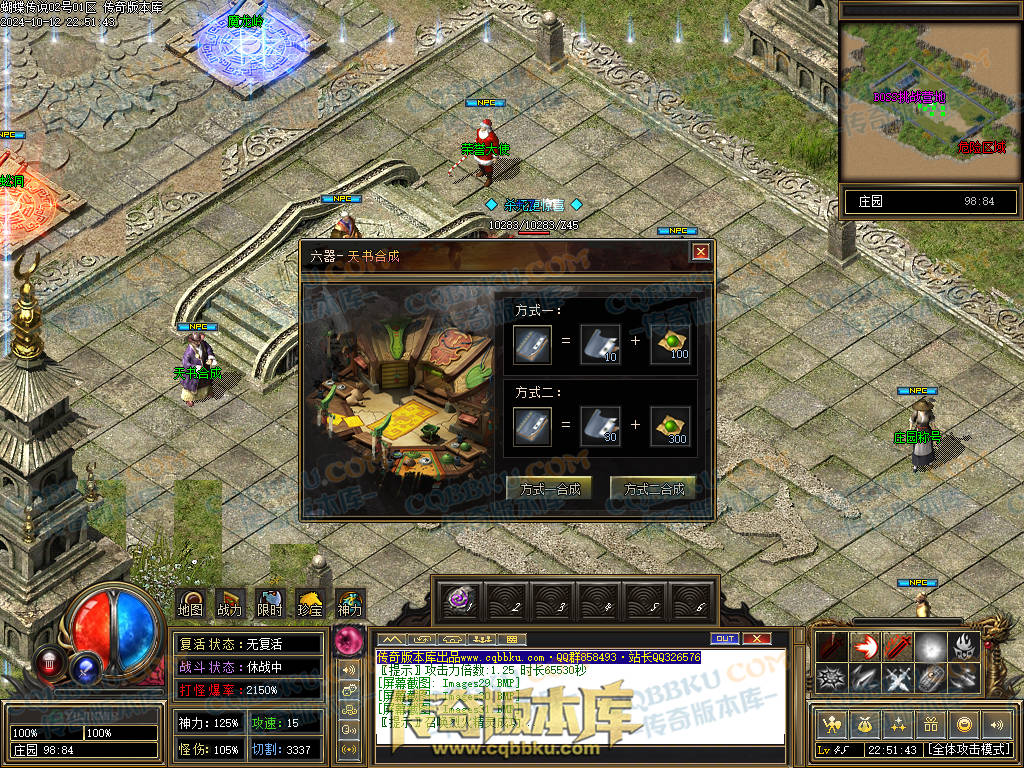Click the 方式一合成 craft button
Image resolution: width=1024 pixels, height=768 pixels.
[x=549, y=489]
